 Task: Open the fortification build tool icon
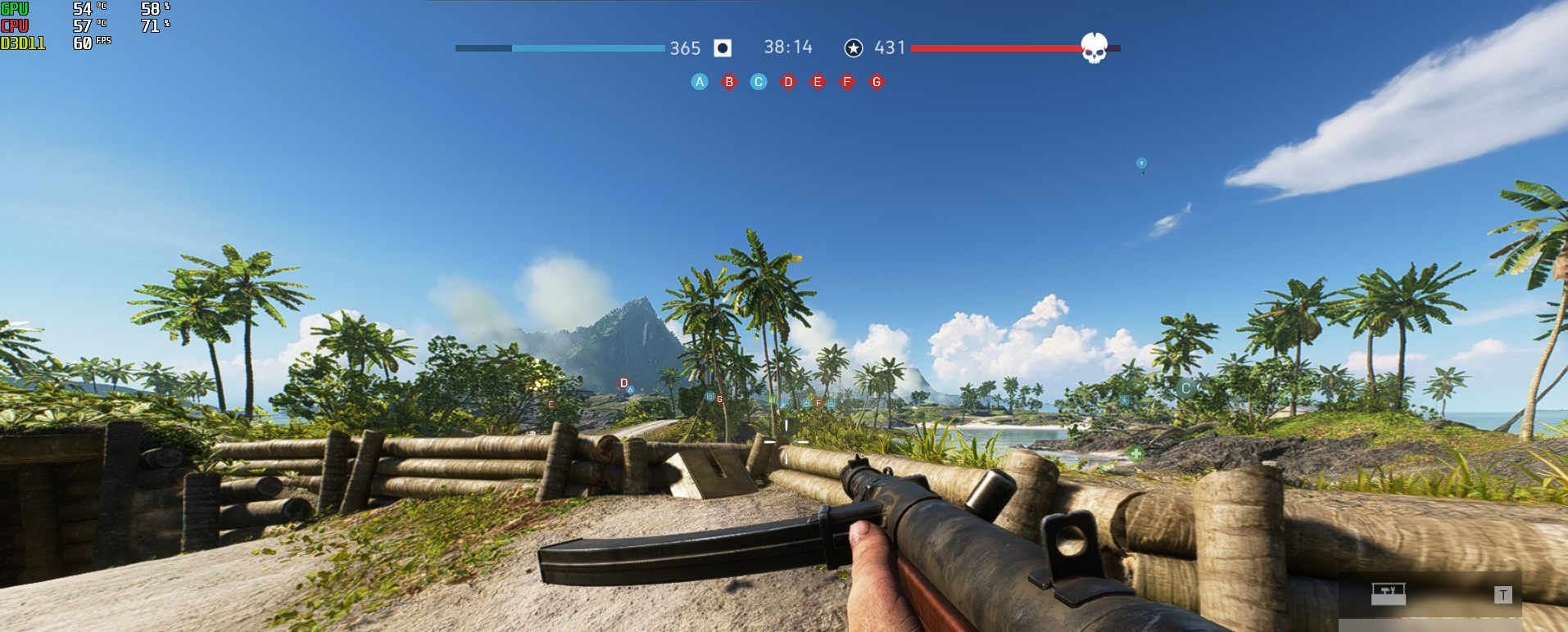[1389, 593]
